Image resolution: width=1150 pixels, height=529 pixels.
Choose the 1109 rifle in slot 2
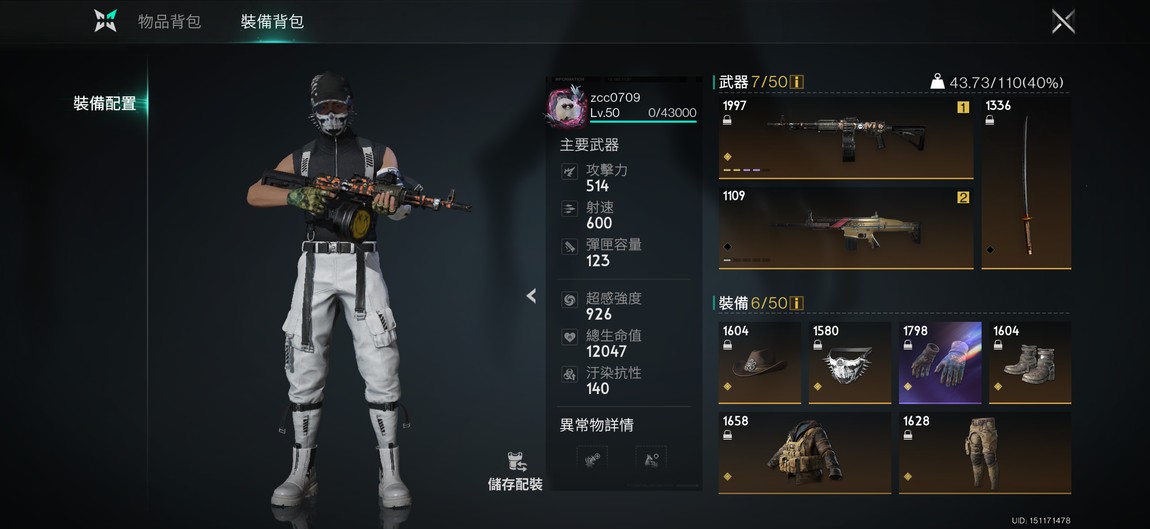pos(845,228)
